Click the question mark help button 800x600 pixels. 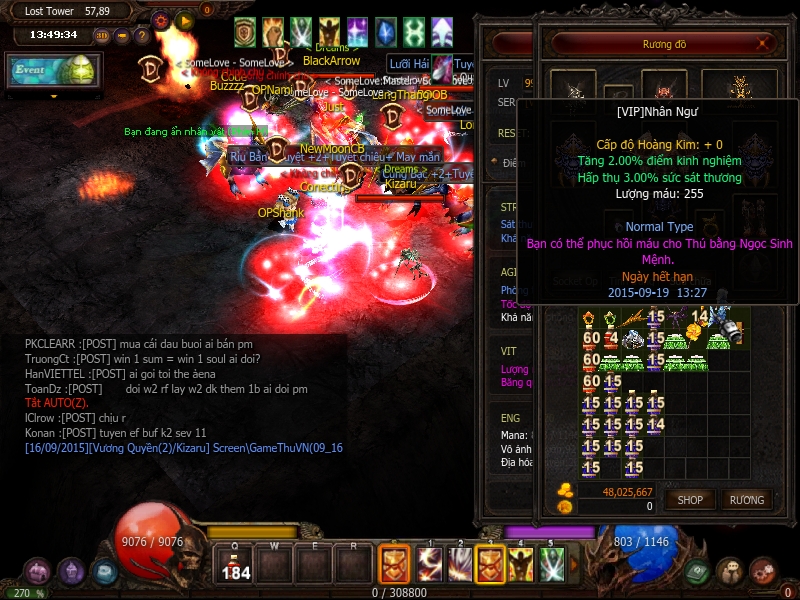(140, 36)
